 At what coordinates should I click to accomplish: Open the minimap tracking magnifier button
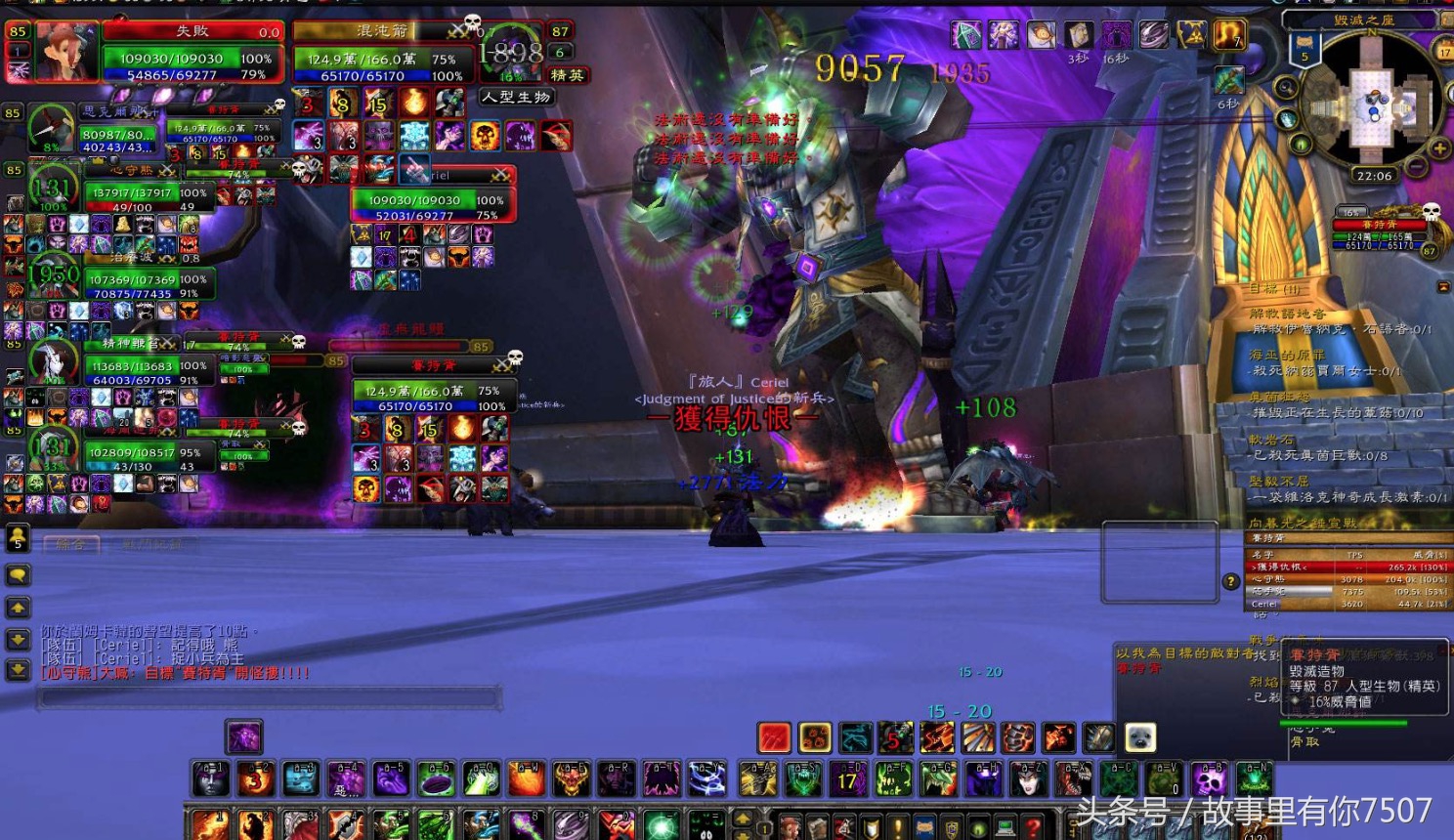coord(1286,88)
